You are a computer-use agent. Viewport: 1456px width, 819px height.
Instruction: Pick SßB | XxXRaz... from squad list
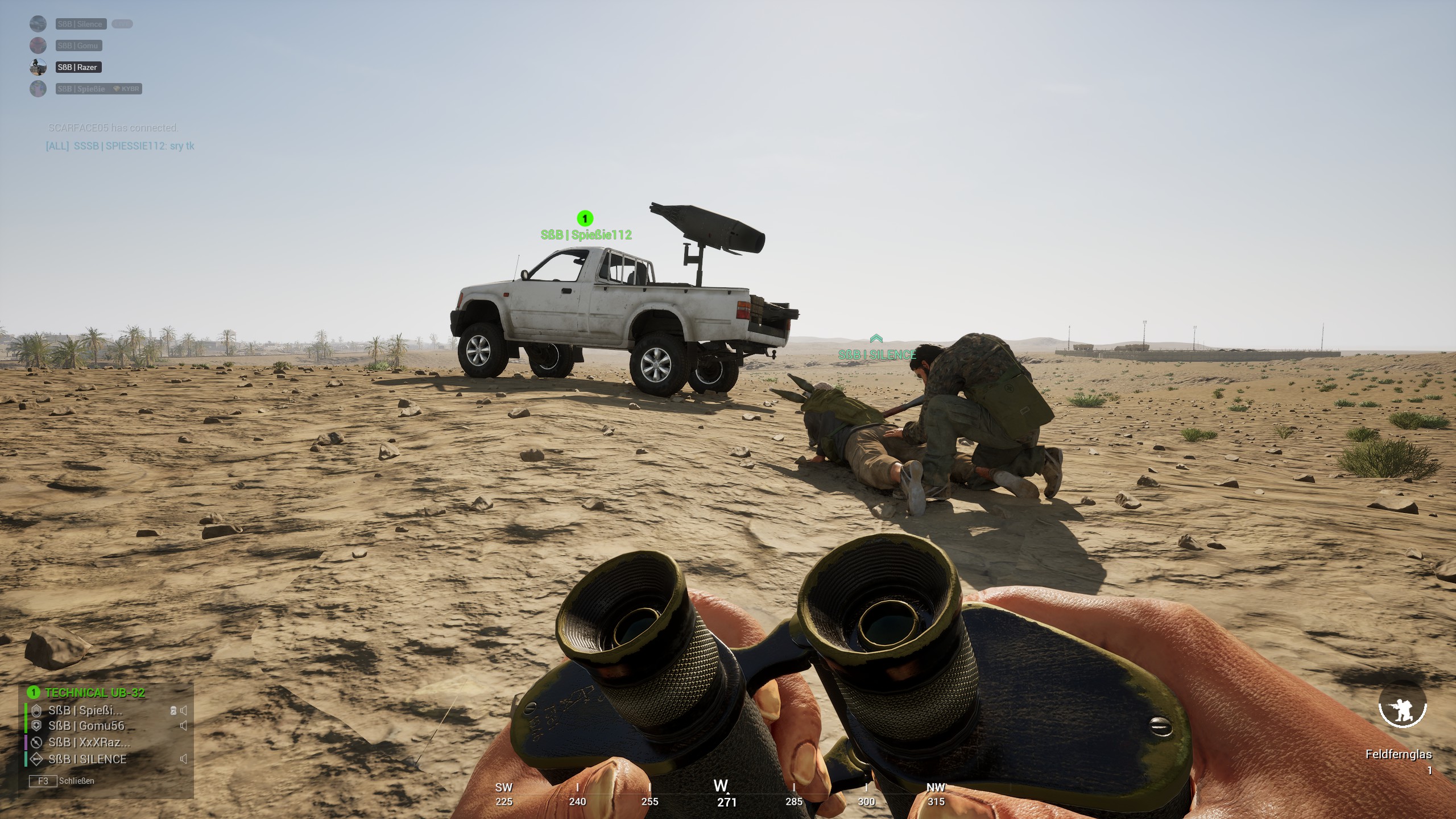click(x=89, y=742)
